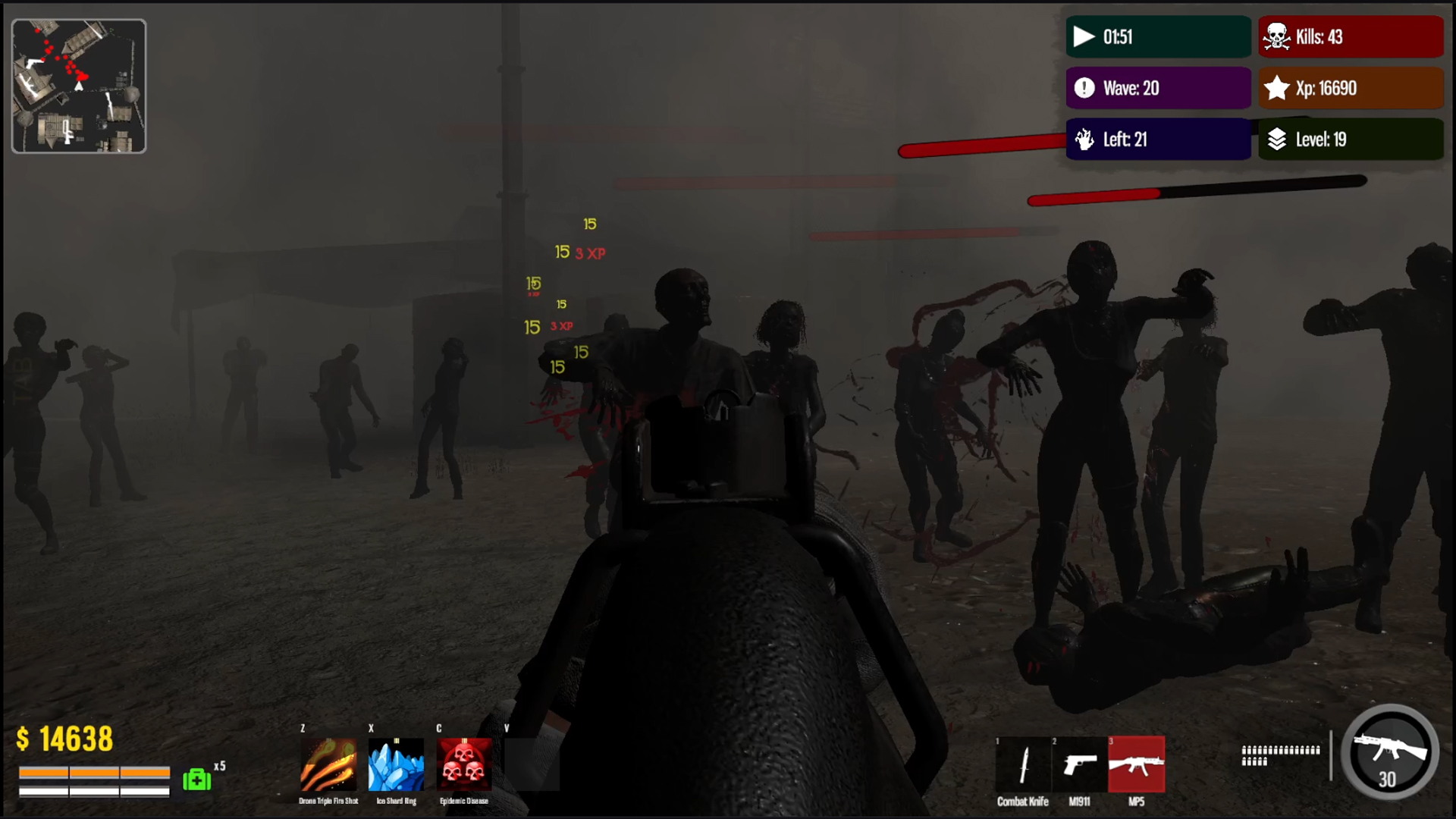Select the Drone Triple Fire Shot ability
Viewport: 1456px width, 819px height.
[328, 766]
